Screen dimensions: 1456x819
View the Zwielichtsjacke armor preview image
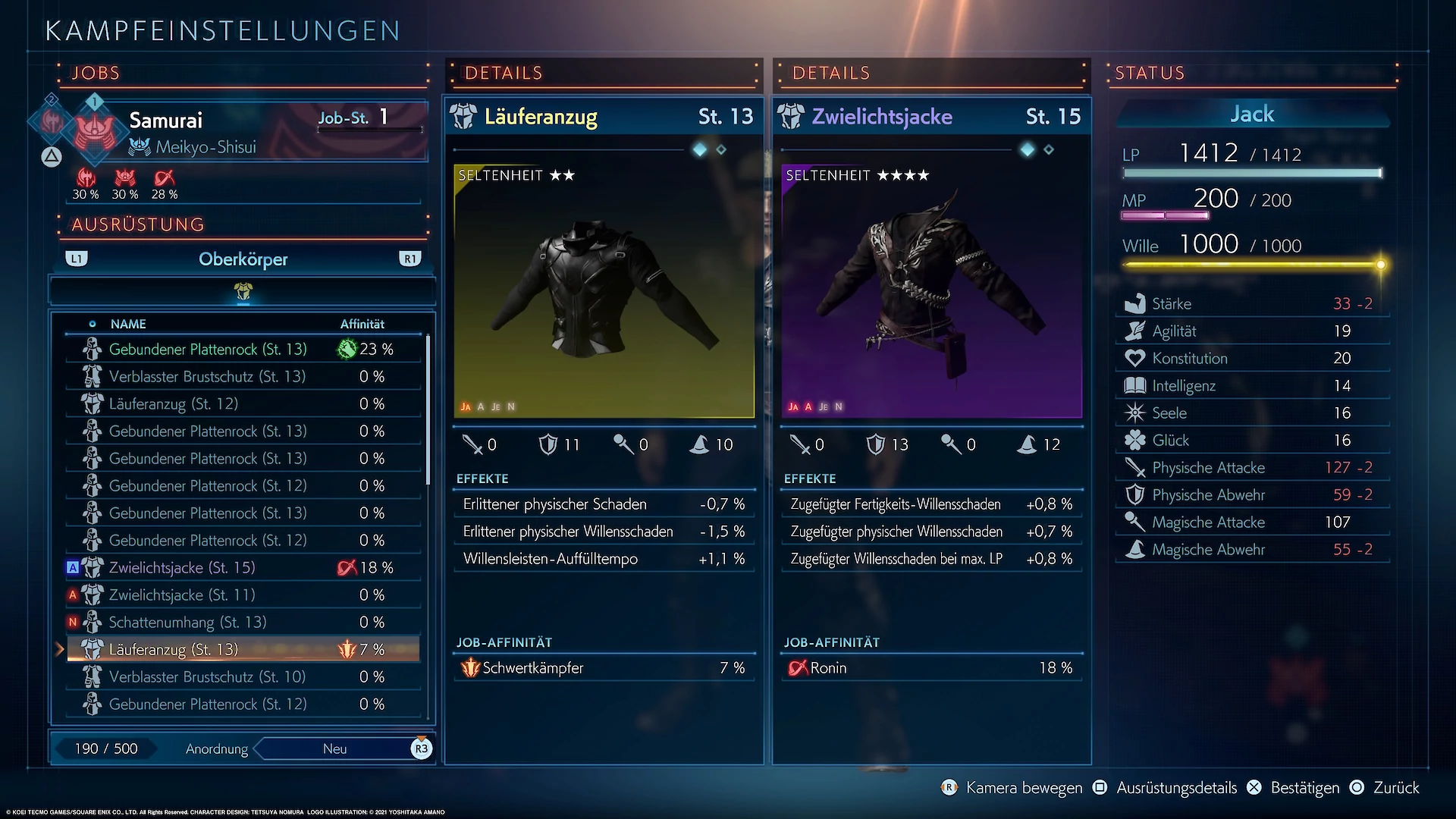[x=931, y=291]
